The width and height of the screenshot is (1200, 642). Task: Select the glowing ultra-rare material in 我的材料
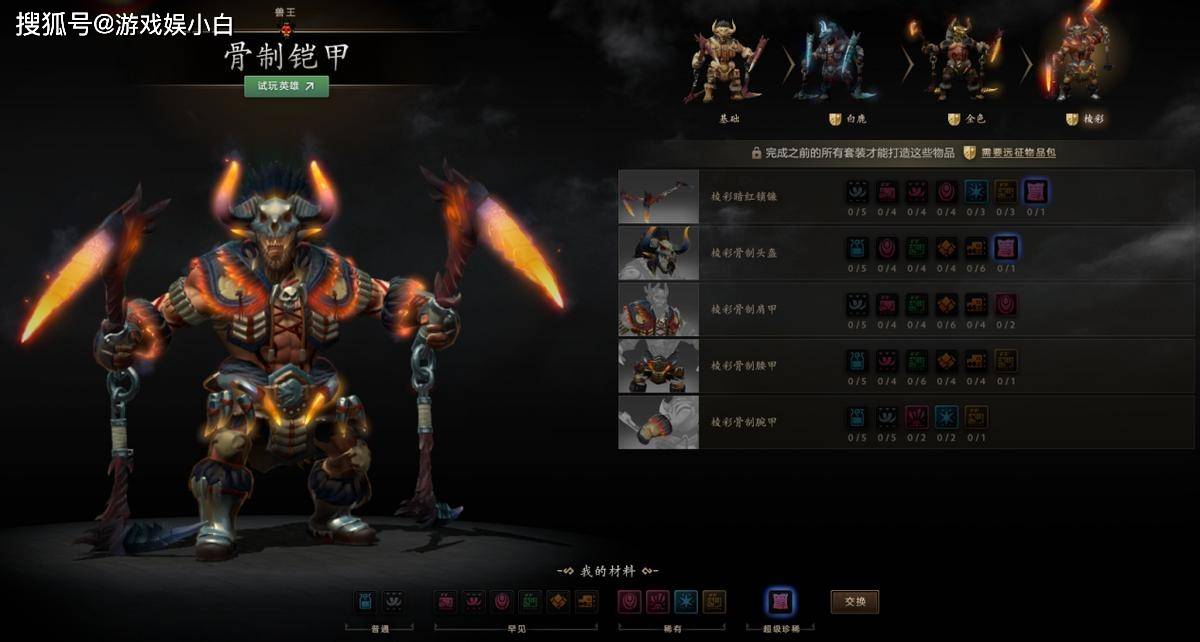tap(780, 602)
